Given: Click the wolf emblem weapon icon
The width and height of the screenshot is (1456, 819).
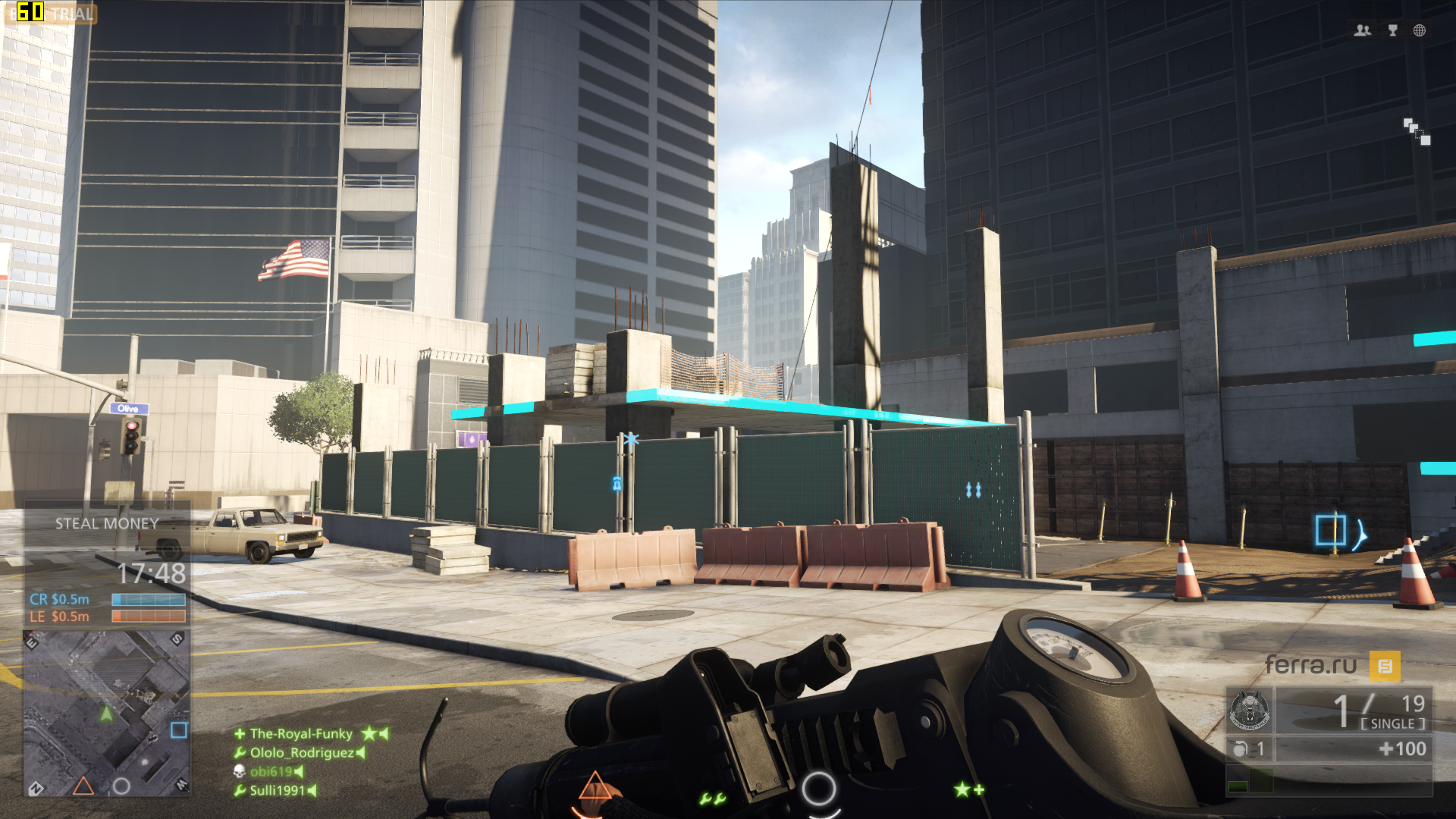Looking at the screenshot, I should coord(1249,711).
